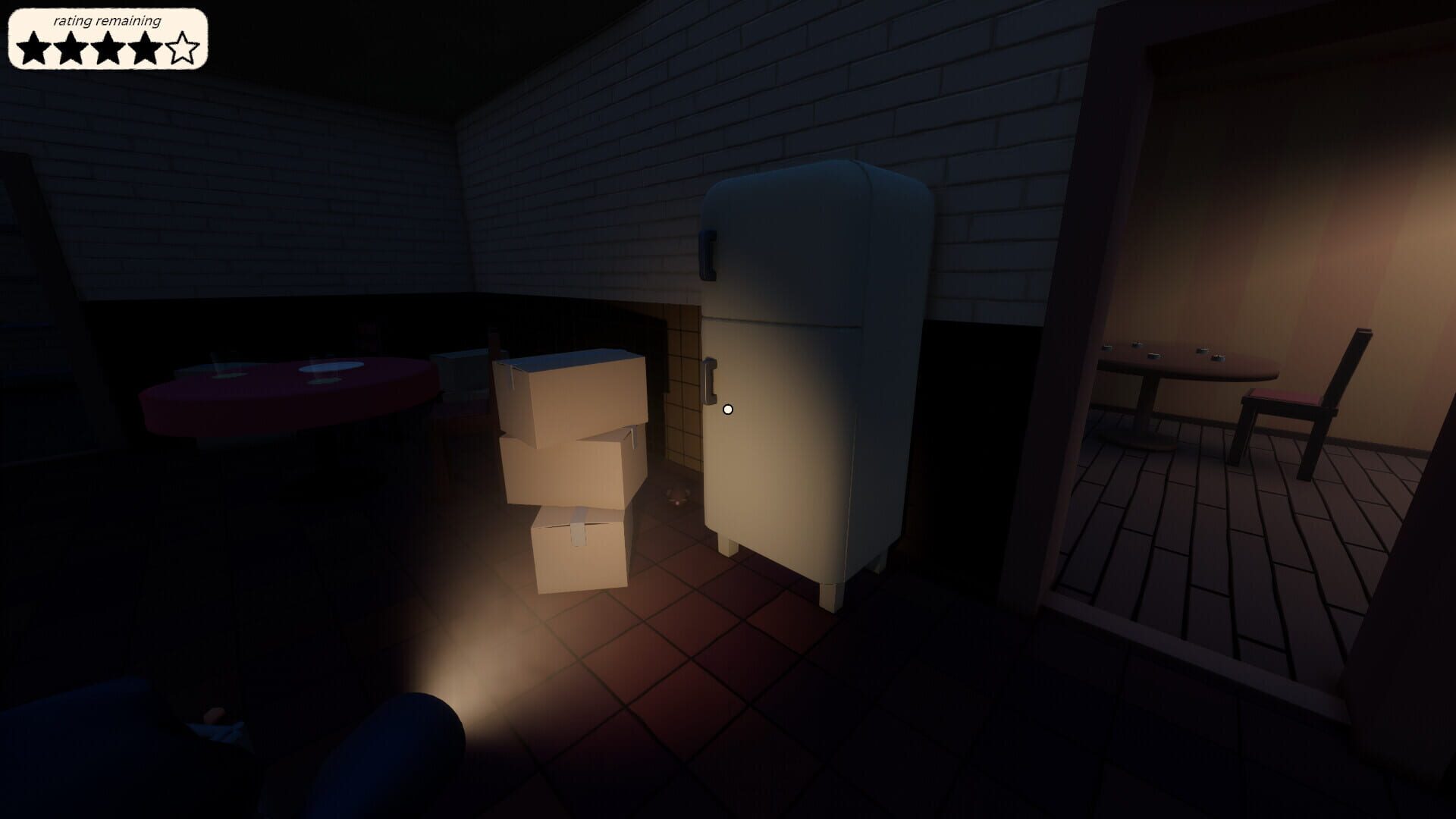Click the crosshair dot reticle
1456x819 pixels.
pos(728,409)
